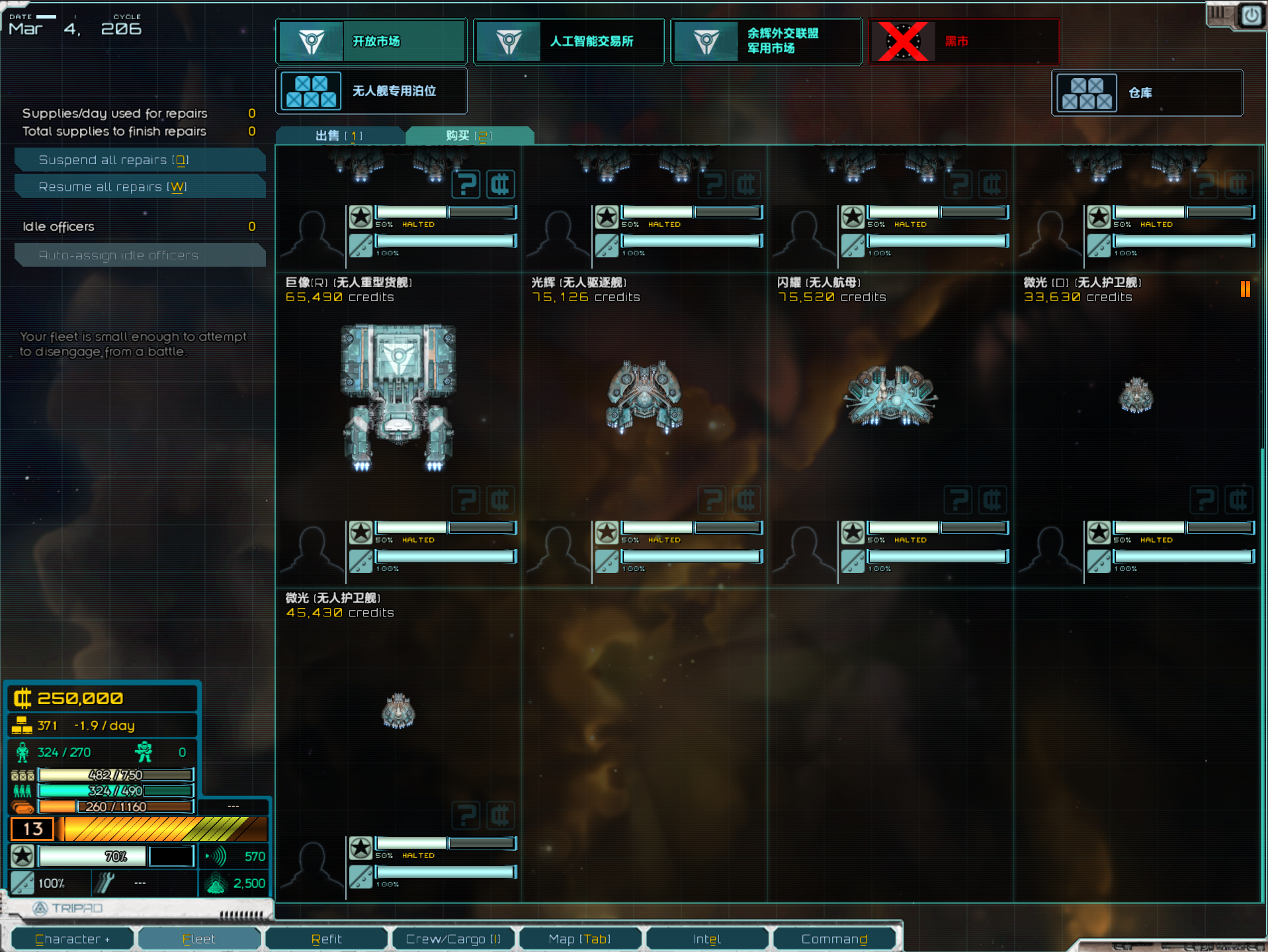1268x952 pixels.
Task: Open the 黑市 black market
Action: click(964, 42)
